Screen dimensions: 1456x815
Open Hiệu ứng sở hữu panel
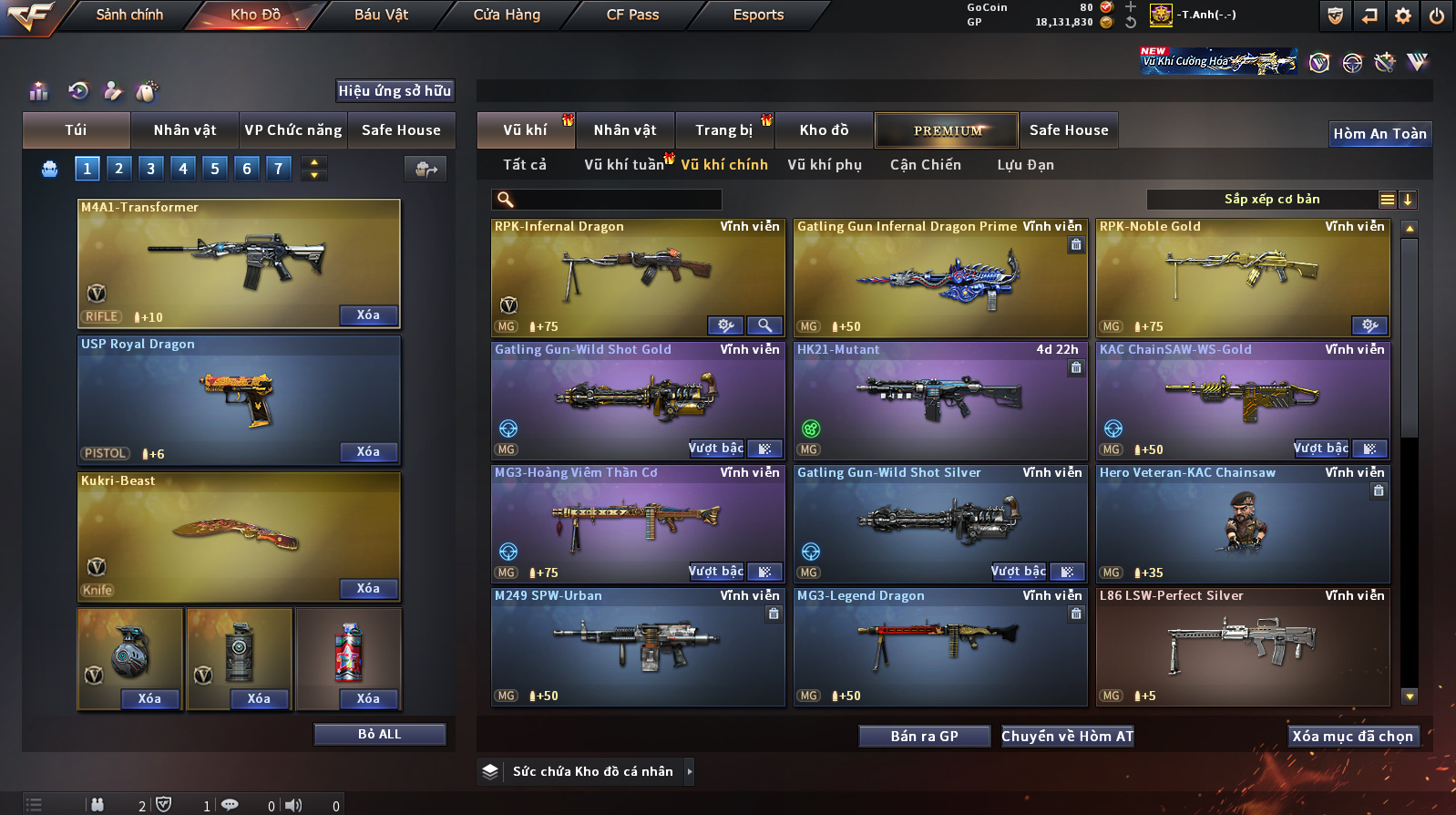tap(395, 90)
